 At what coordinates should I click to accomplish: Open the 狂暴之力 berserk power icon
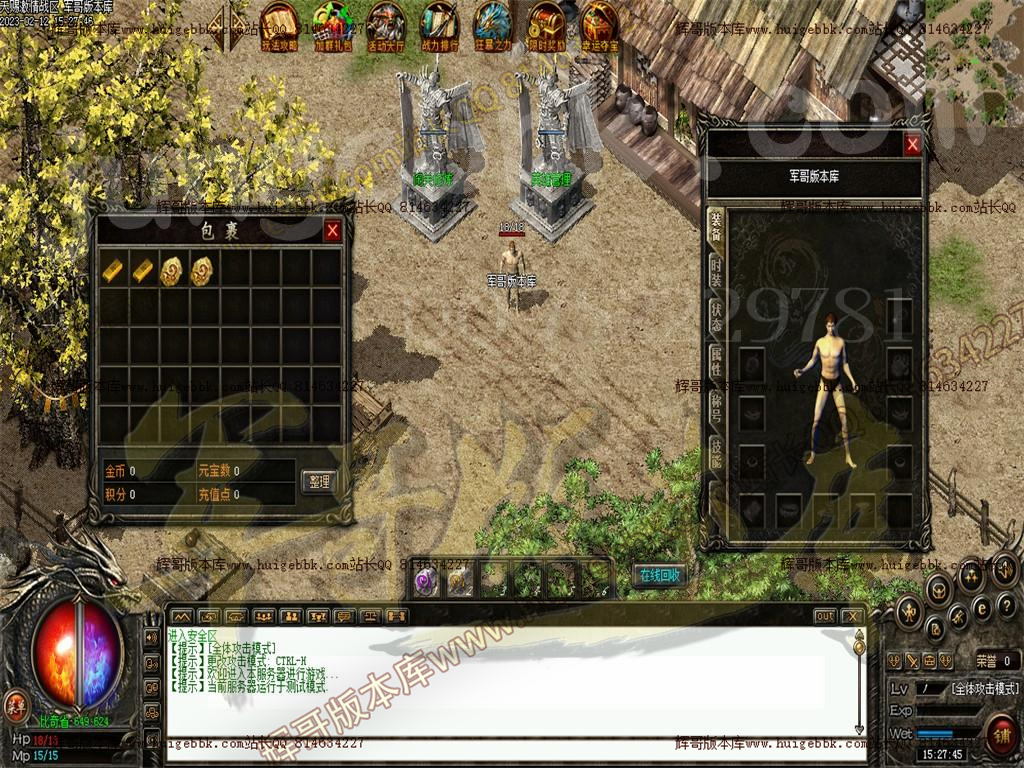[493, 24]
